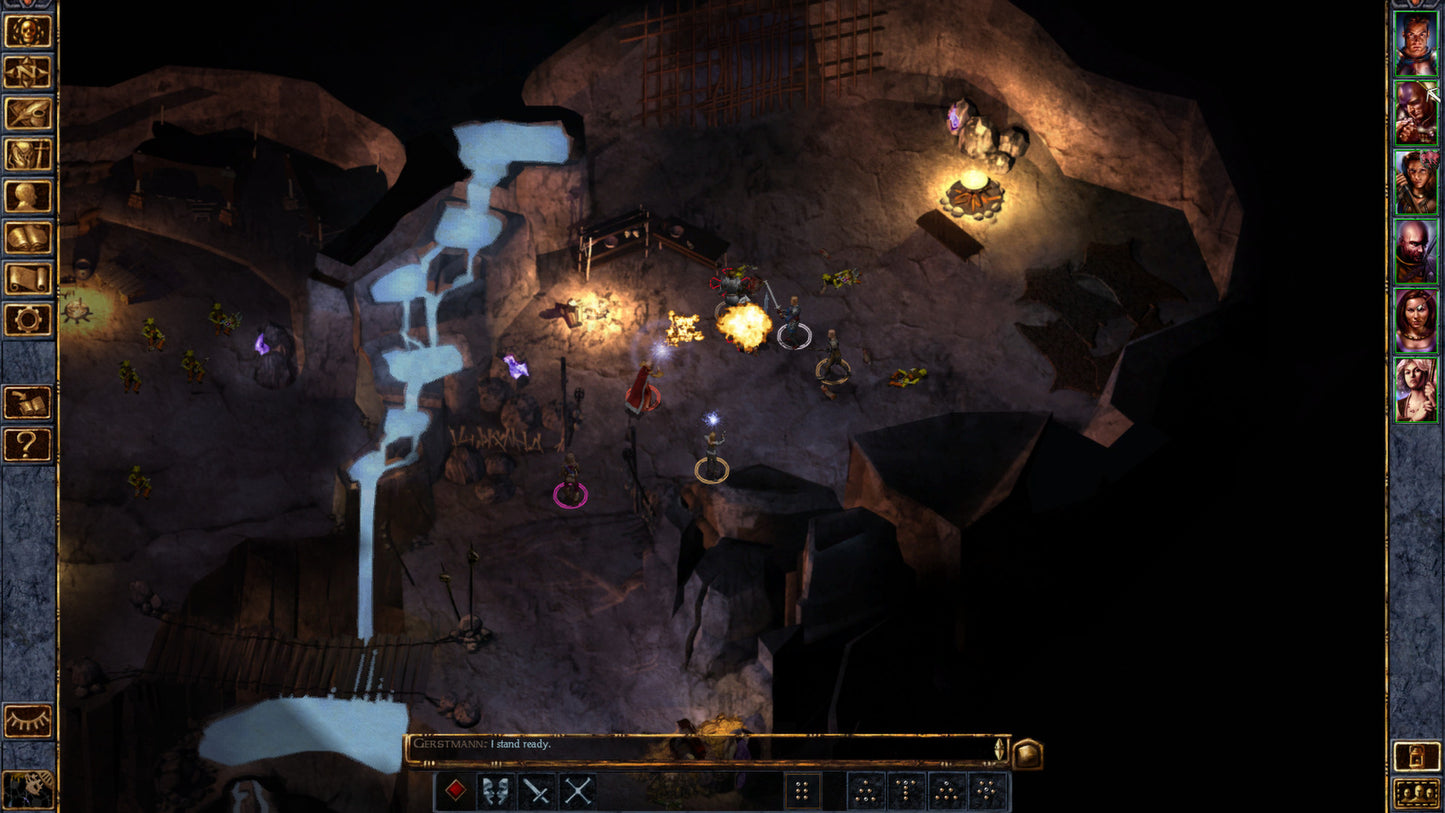
Task: Open the priest scroll button
Action: [28, 279]
